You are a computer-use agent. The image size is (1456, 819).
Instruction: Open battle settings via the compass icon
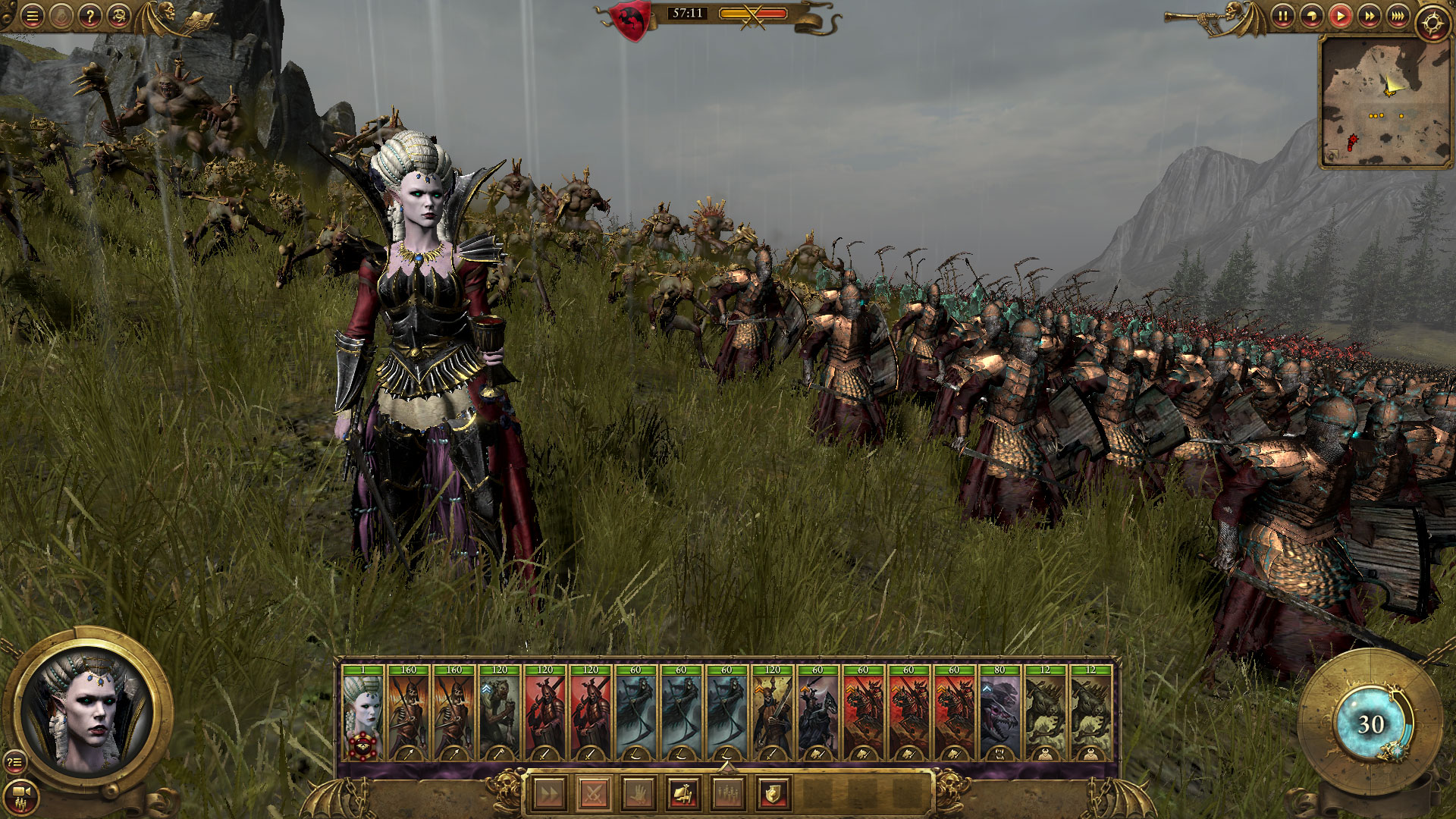pyautogui.click(x=1432, y=23)
